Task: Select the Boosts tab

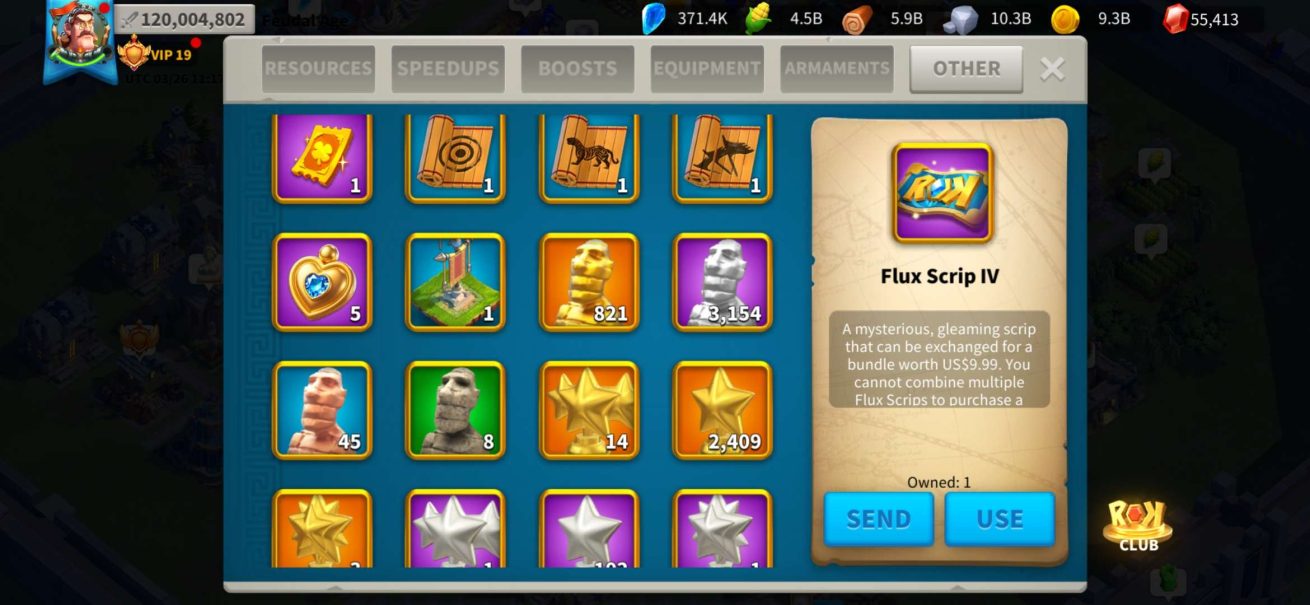Action: tap(577, 69)
